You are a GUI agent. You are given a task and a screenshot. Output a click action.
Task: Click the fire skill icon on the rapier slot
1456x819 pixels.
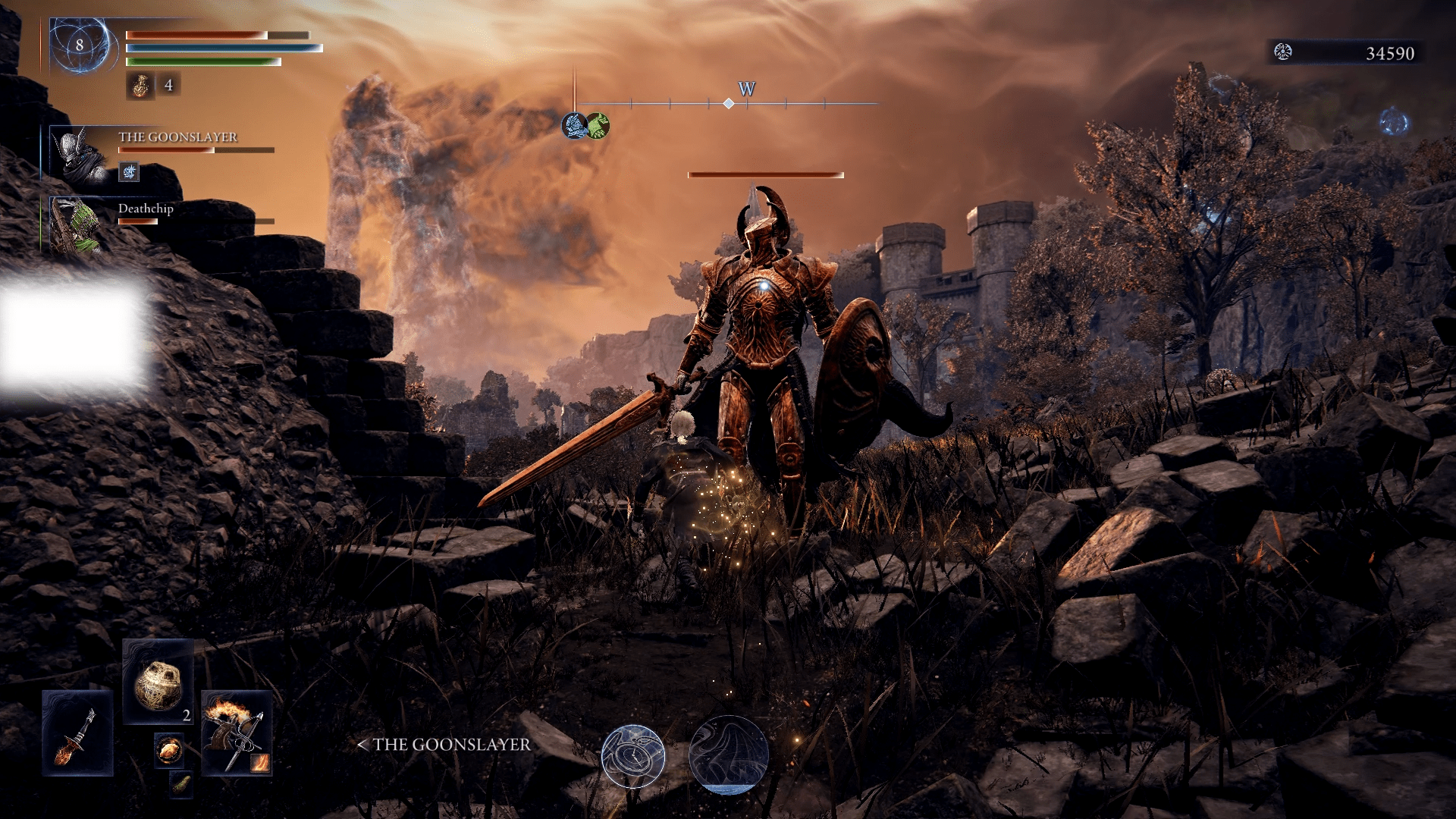[259, 761]
